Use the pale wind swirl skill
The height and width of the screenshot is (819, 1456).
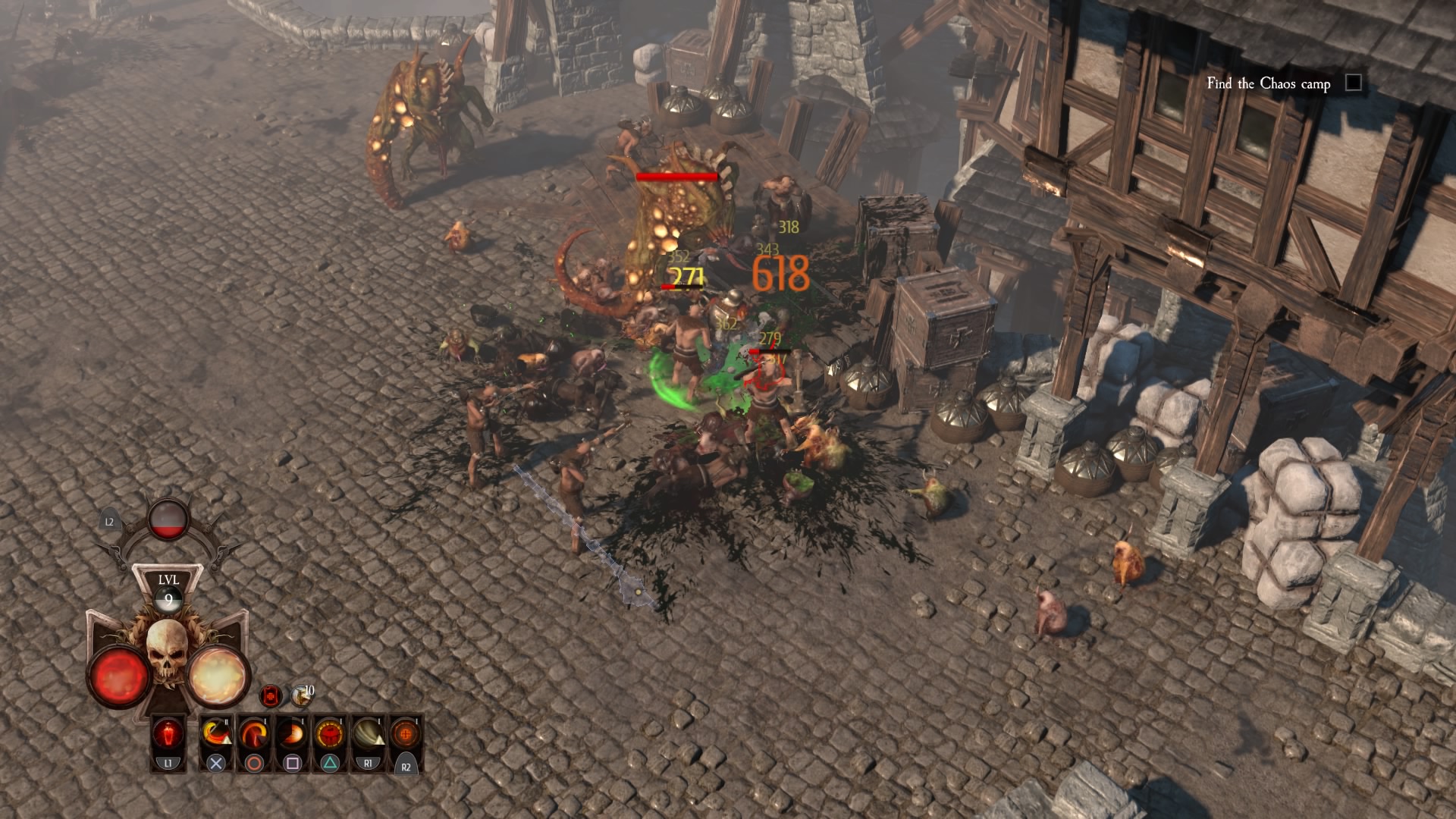tap(368, 735)
